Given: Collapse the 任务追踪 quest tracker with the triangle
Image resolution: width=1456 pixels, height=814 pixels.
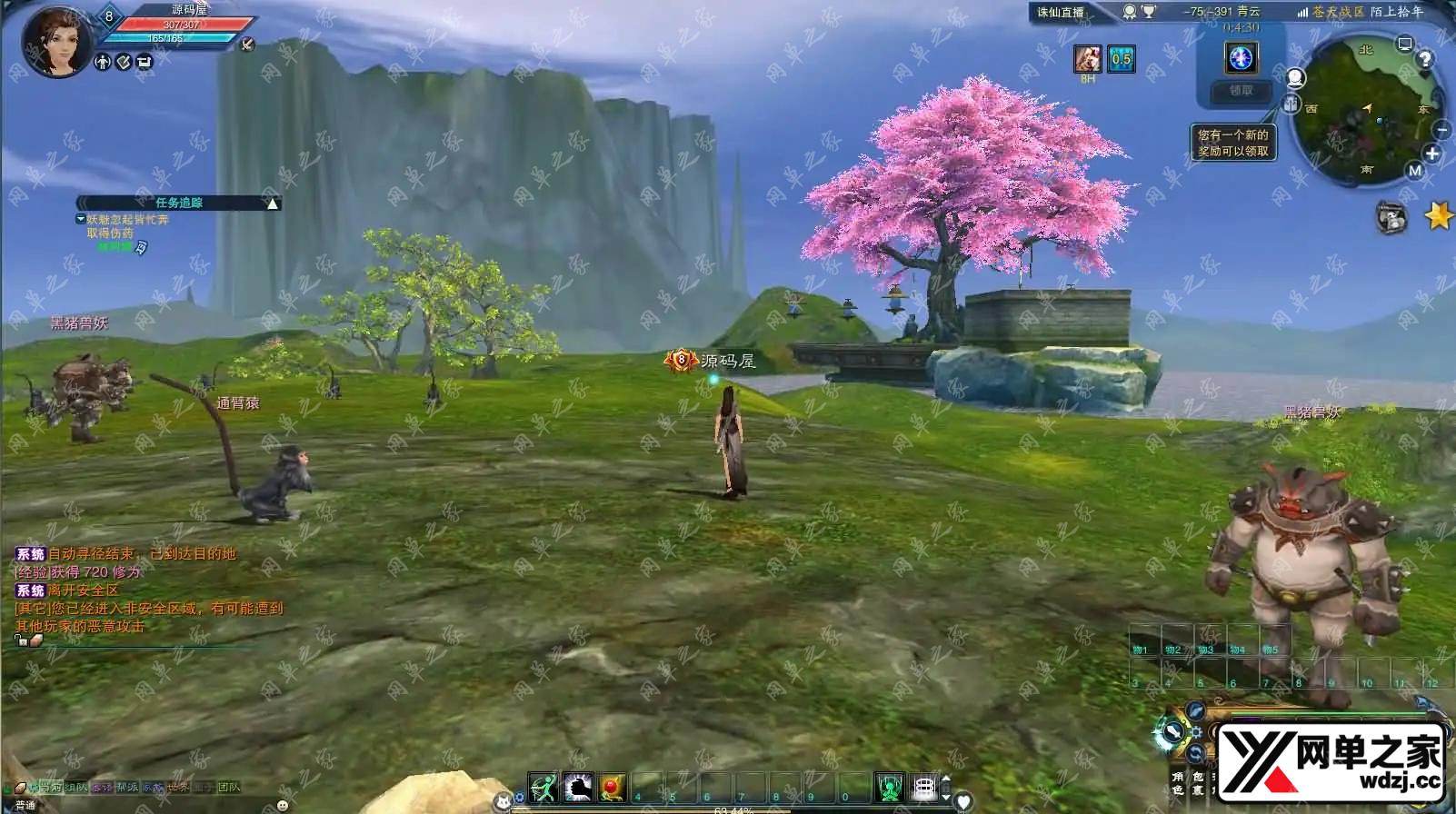Looking at the screenshot, I should pos(272,203).
